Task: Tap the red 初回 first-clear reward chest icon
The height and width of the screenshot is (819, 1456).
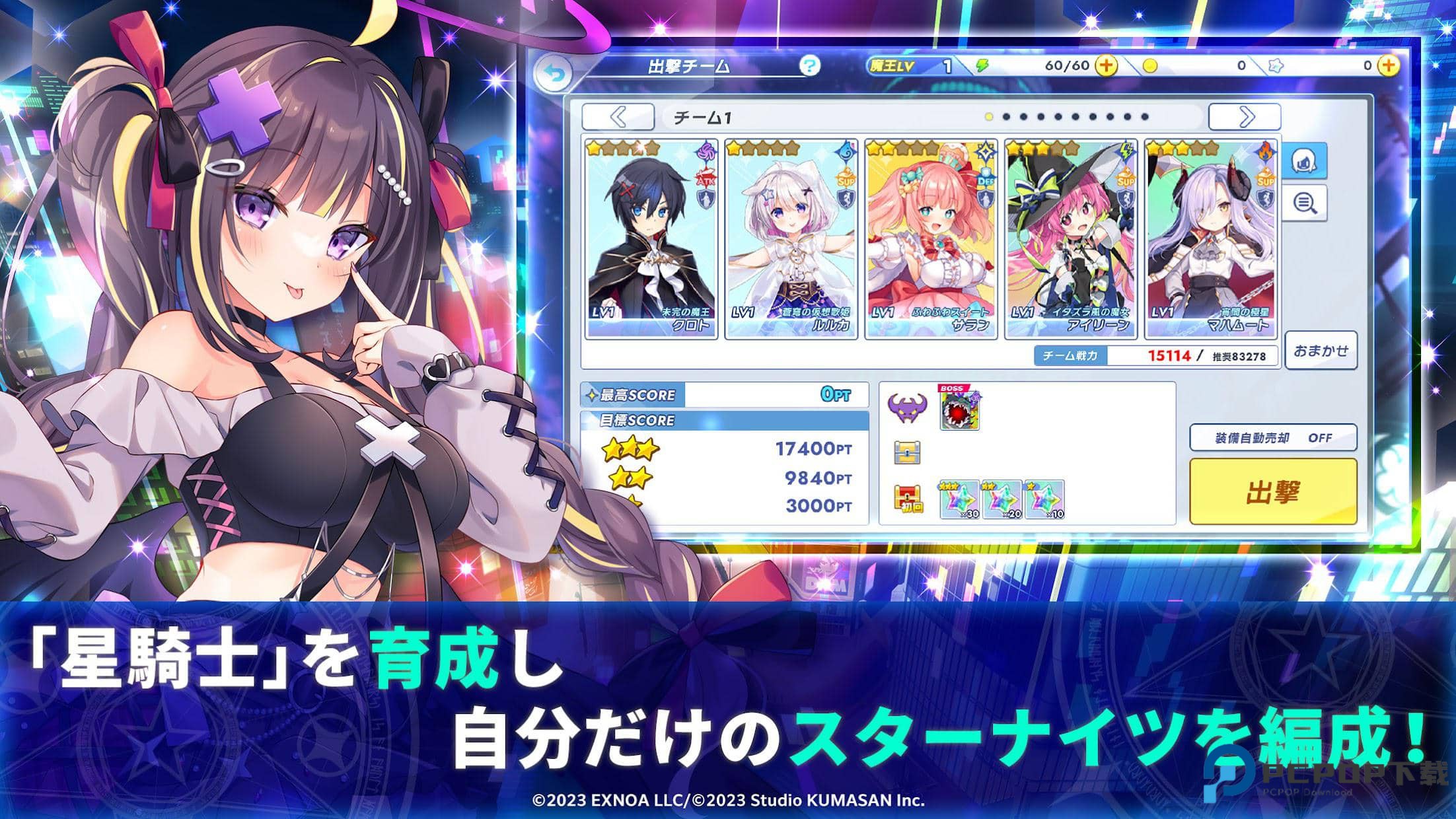Action: point(908,499)
